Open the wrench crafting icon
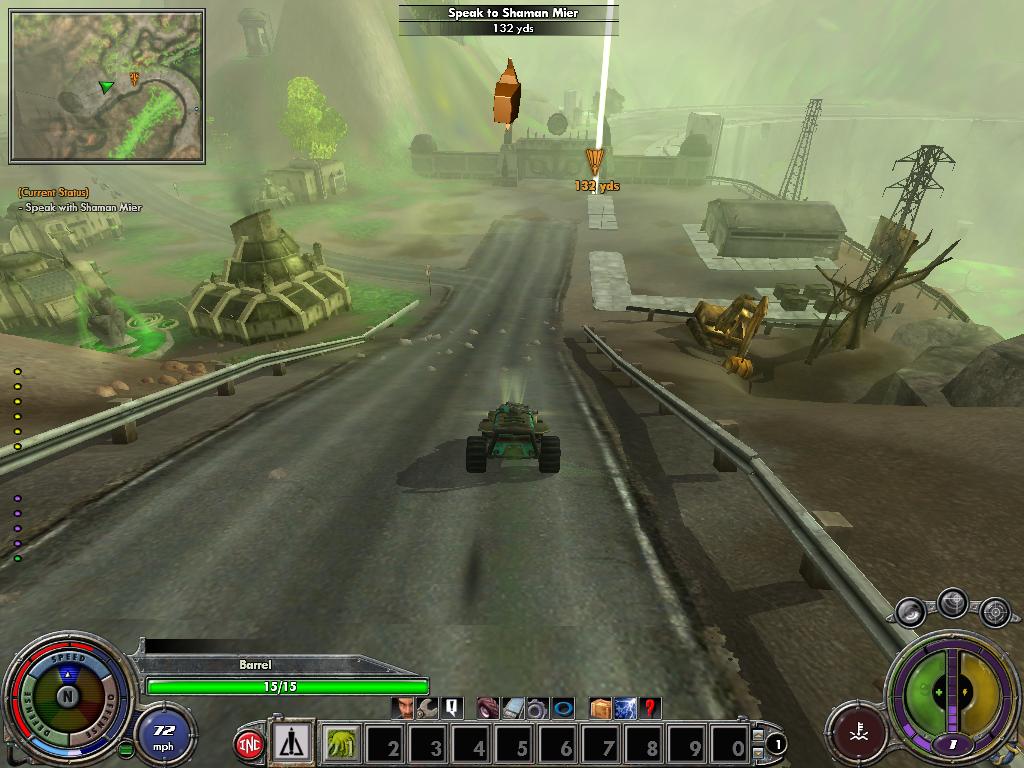 [x=427, y=708]
